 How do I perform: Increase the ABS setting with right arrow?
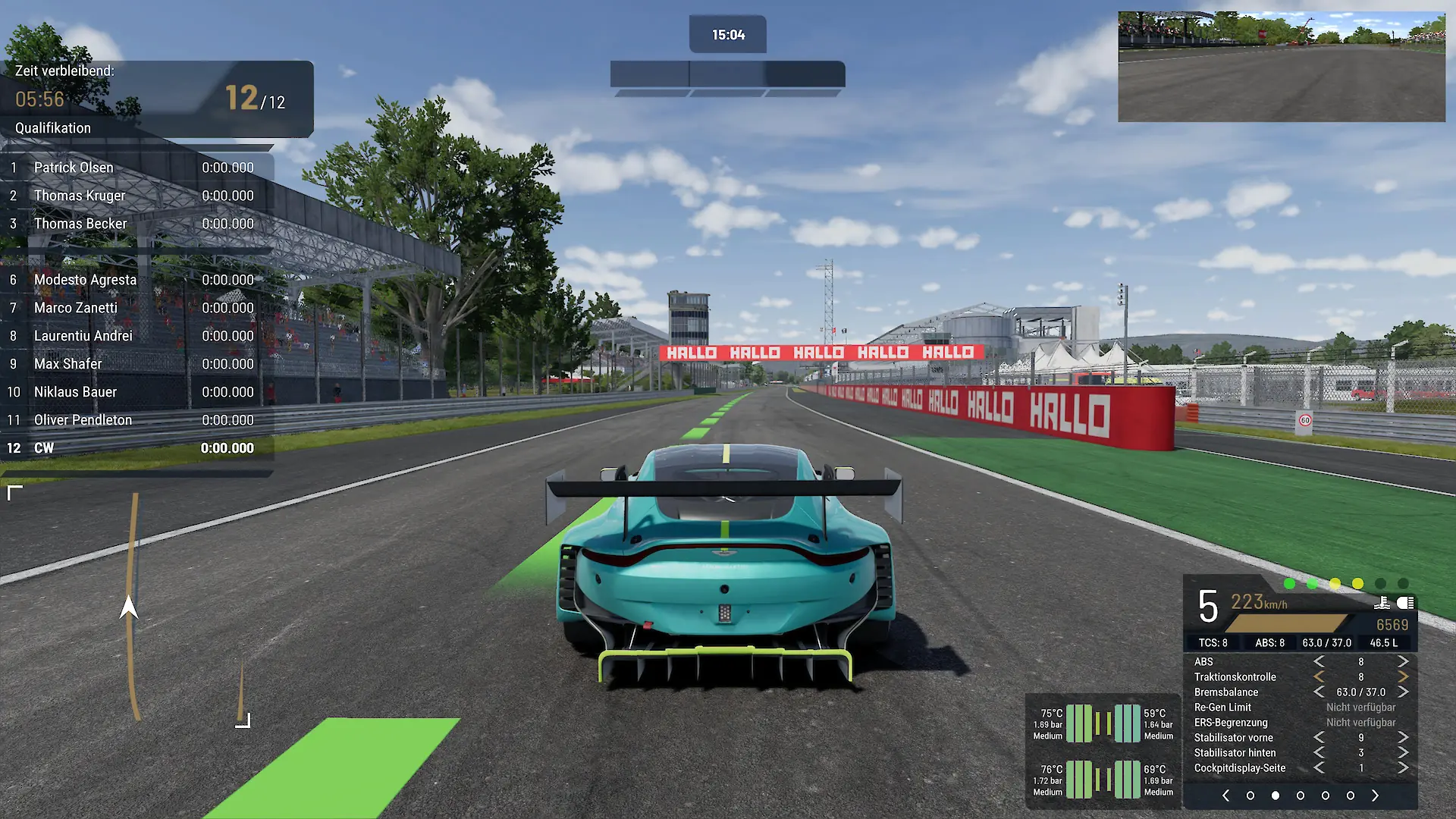[x=1403, y=662]
